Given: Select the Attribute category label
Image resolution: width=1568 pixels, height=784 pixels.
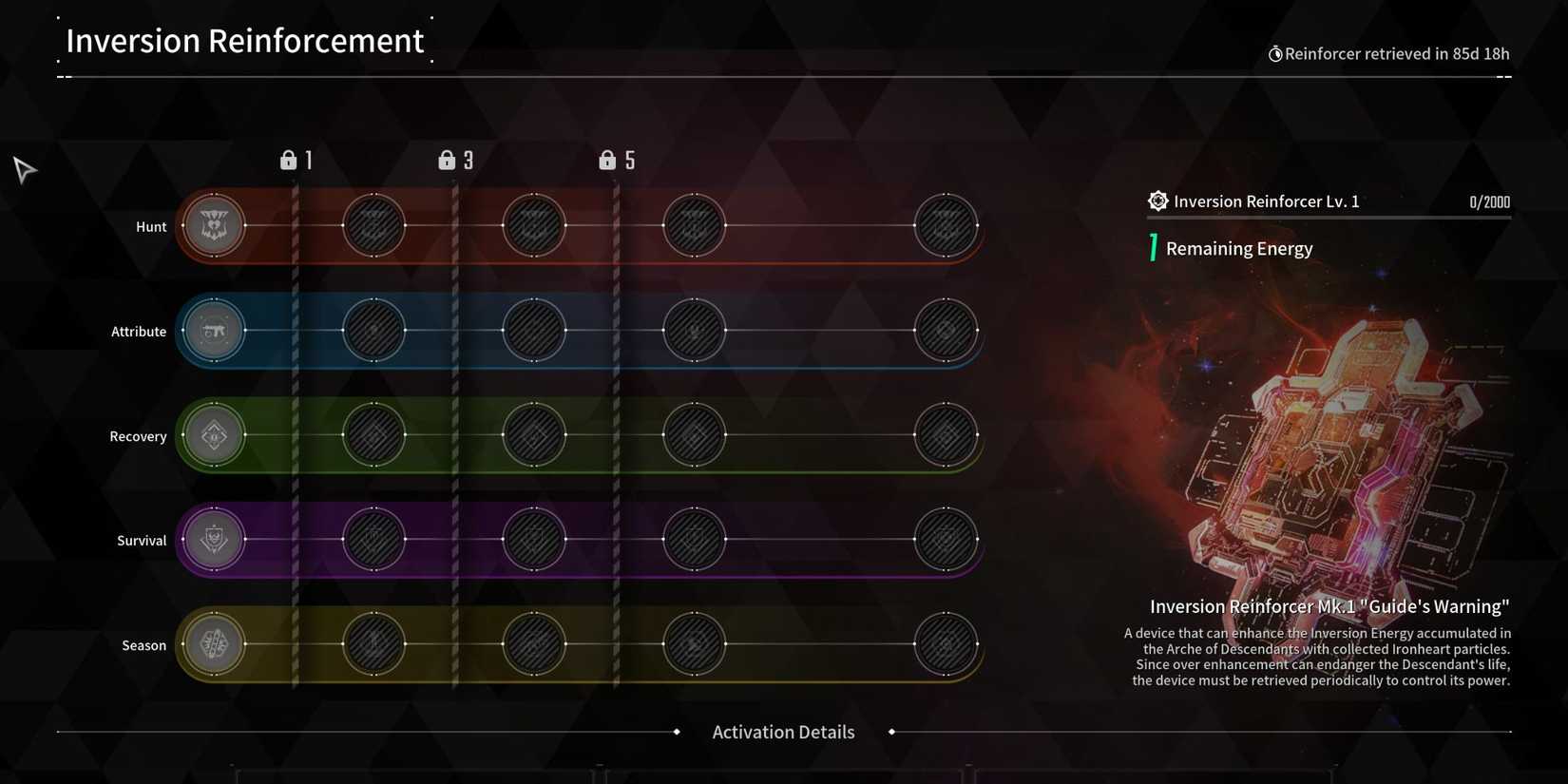Looking at the screenshot, I should click(139, 331).
